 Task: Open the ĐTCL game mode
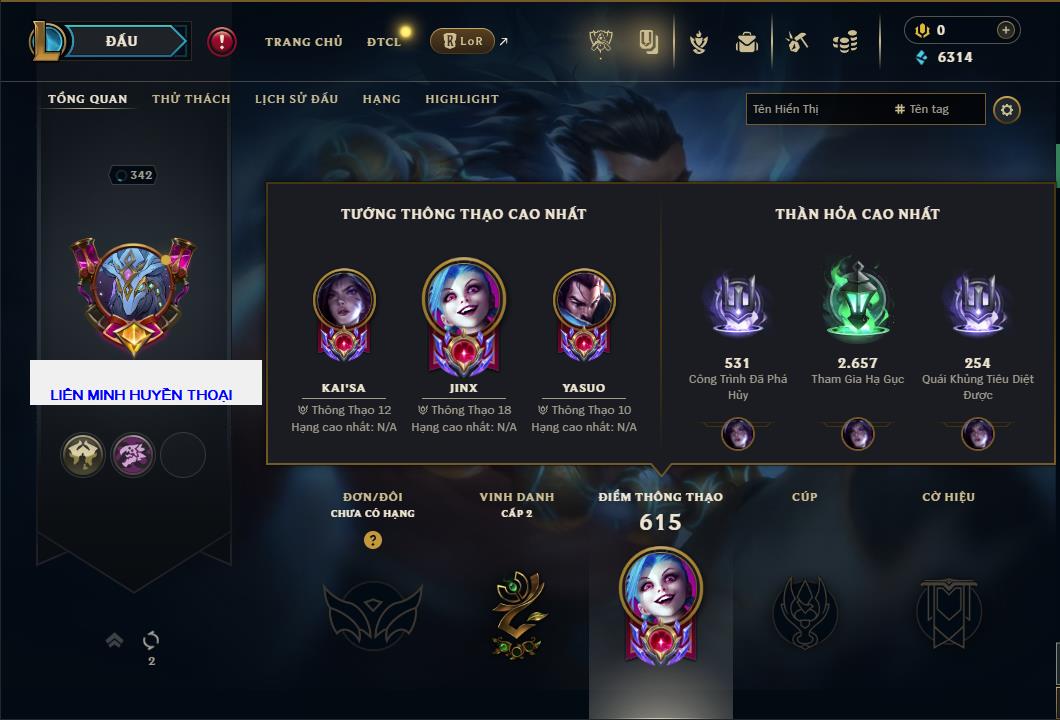(384, 42)
